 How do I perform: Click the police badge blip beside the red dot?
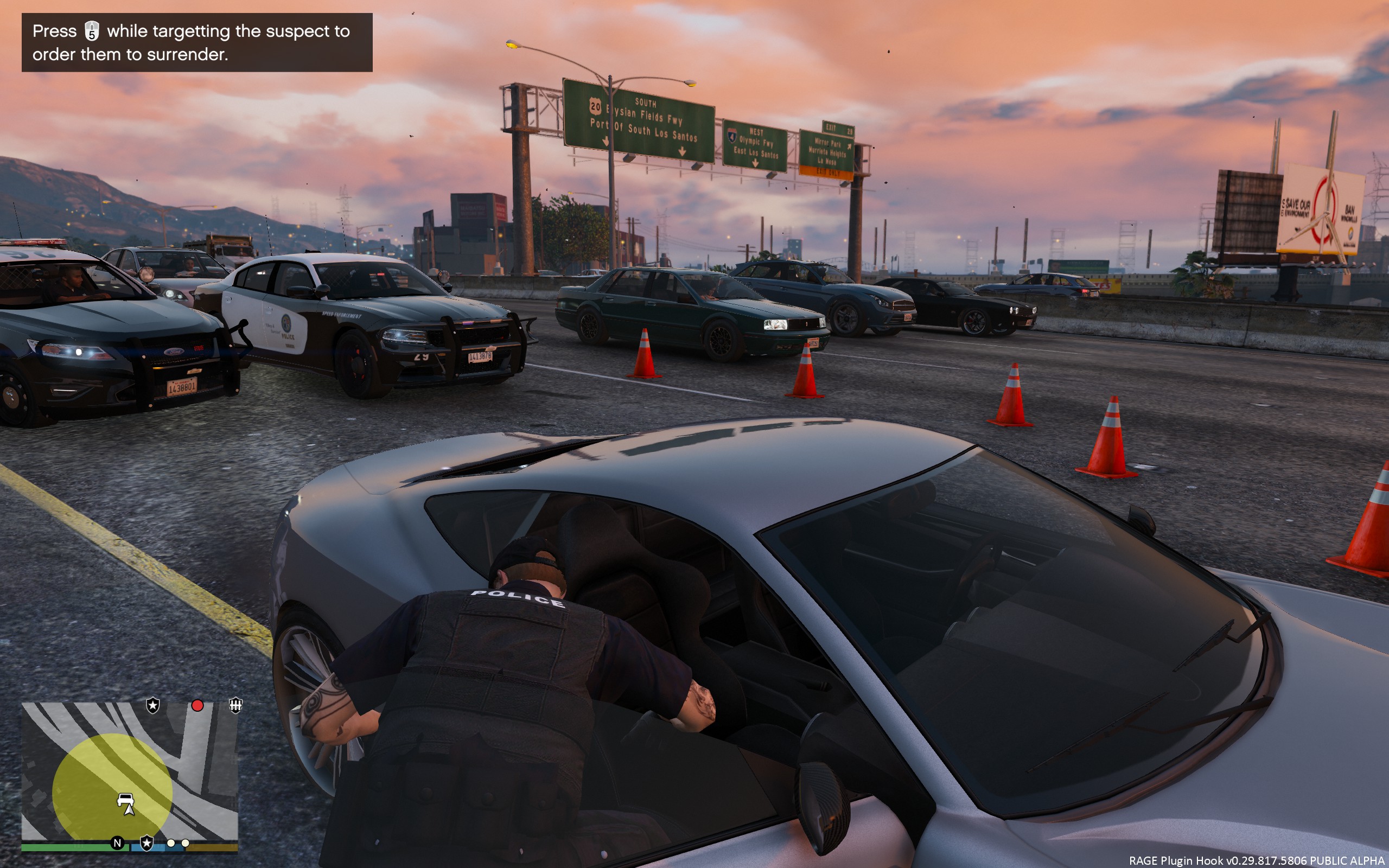click(x=152, y=706)
